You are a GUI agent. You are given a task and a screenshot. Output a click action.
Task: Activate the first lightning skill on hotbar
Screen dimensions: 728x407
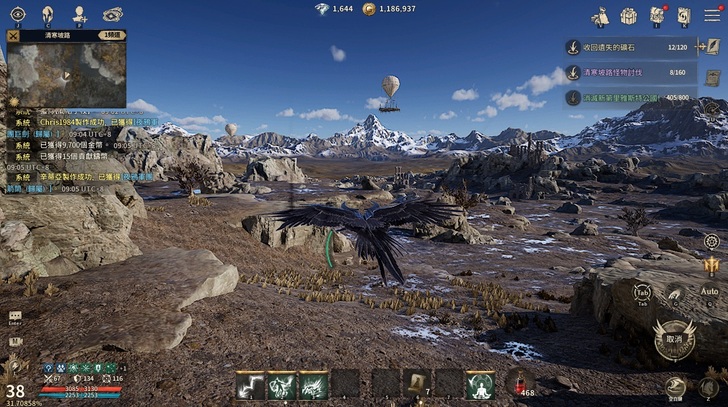pyautogui.click(x=250, y=385)
